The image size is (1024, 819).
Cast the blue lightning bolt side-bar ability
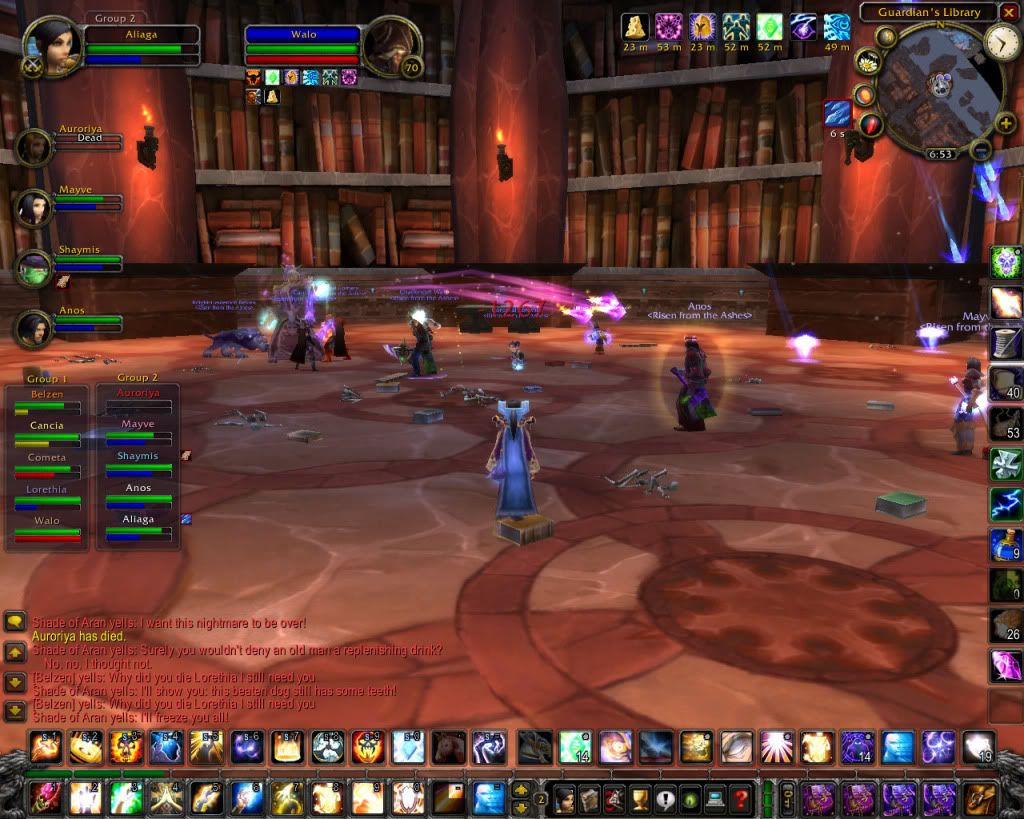click(1005, 504)
